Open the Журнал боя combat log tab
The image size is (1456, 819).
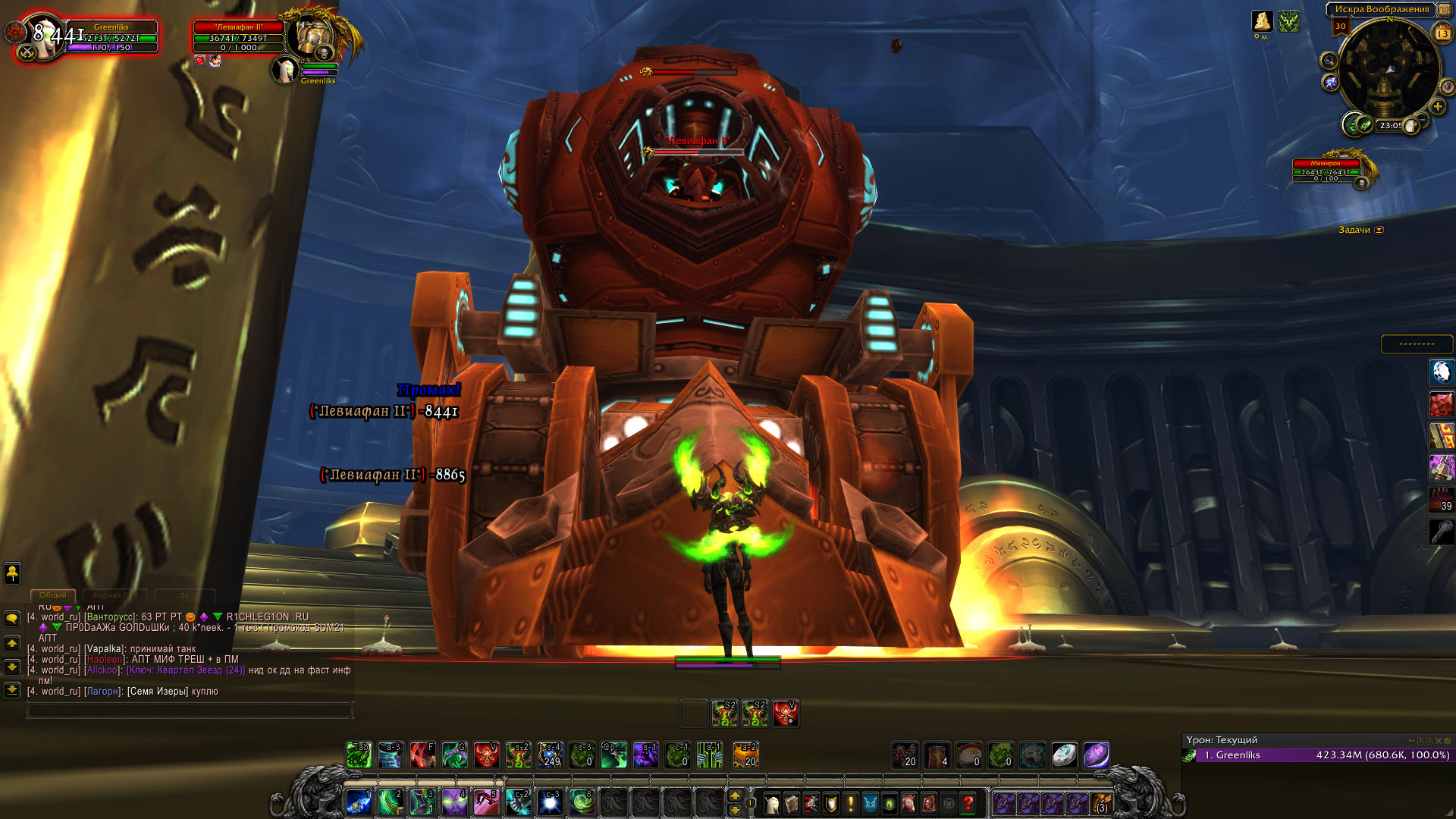click(115, 595)
